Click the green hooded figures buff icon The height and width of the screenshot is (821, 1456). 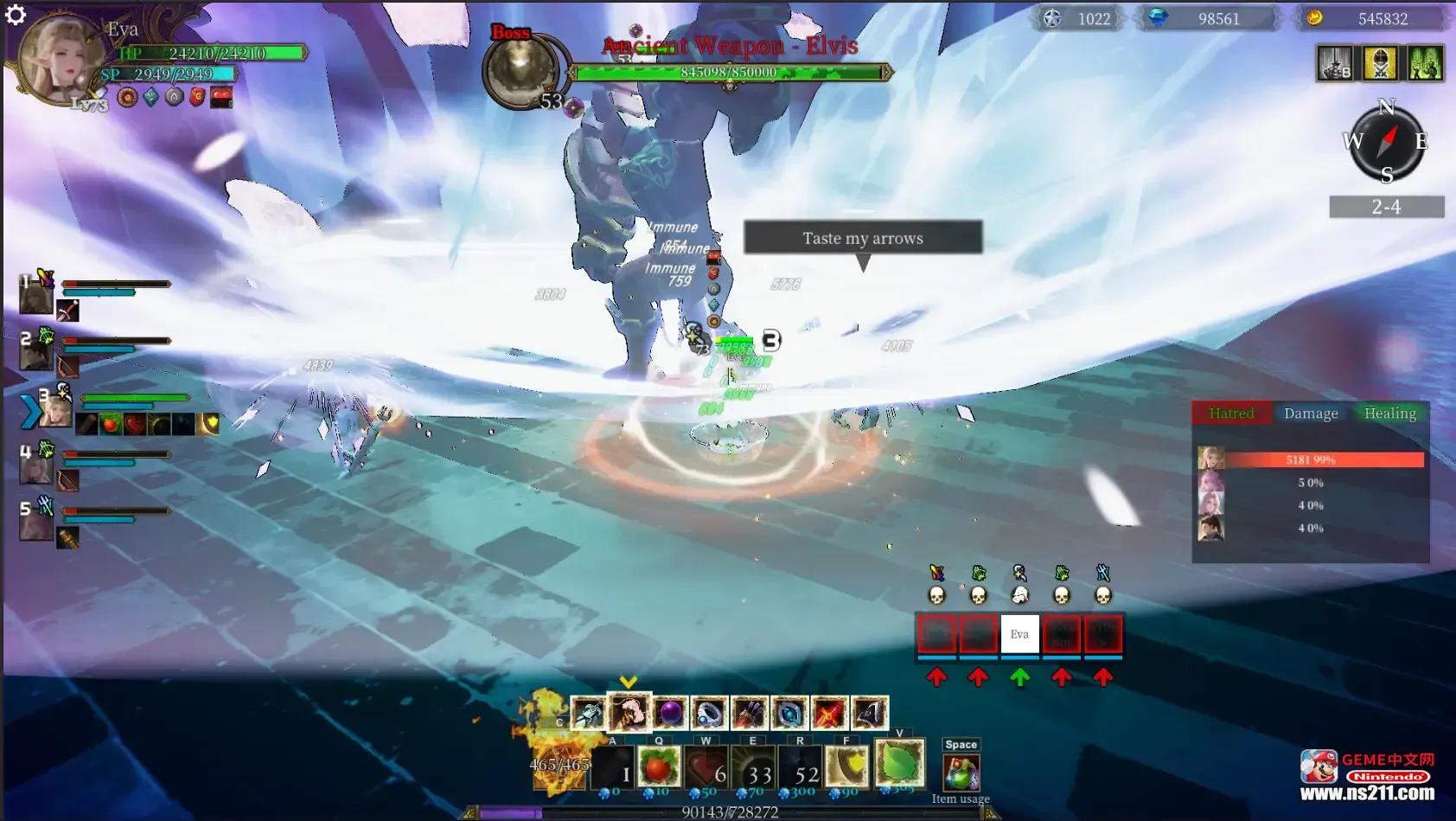1425,64
